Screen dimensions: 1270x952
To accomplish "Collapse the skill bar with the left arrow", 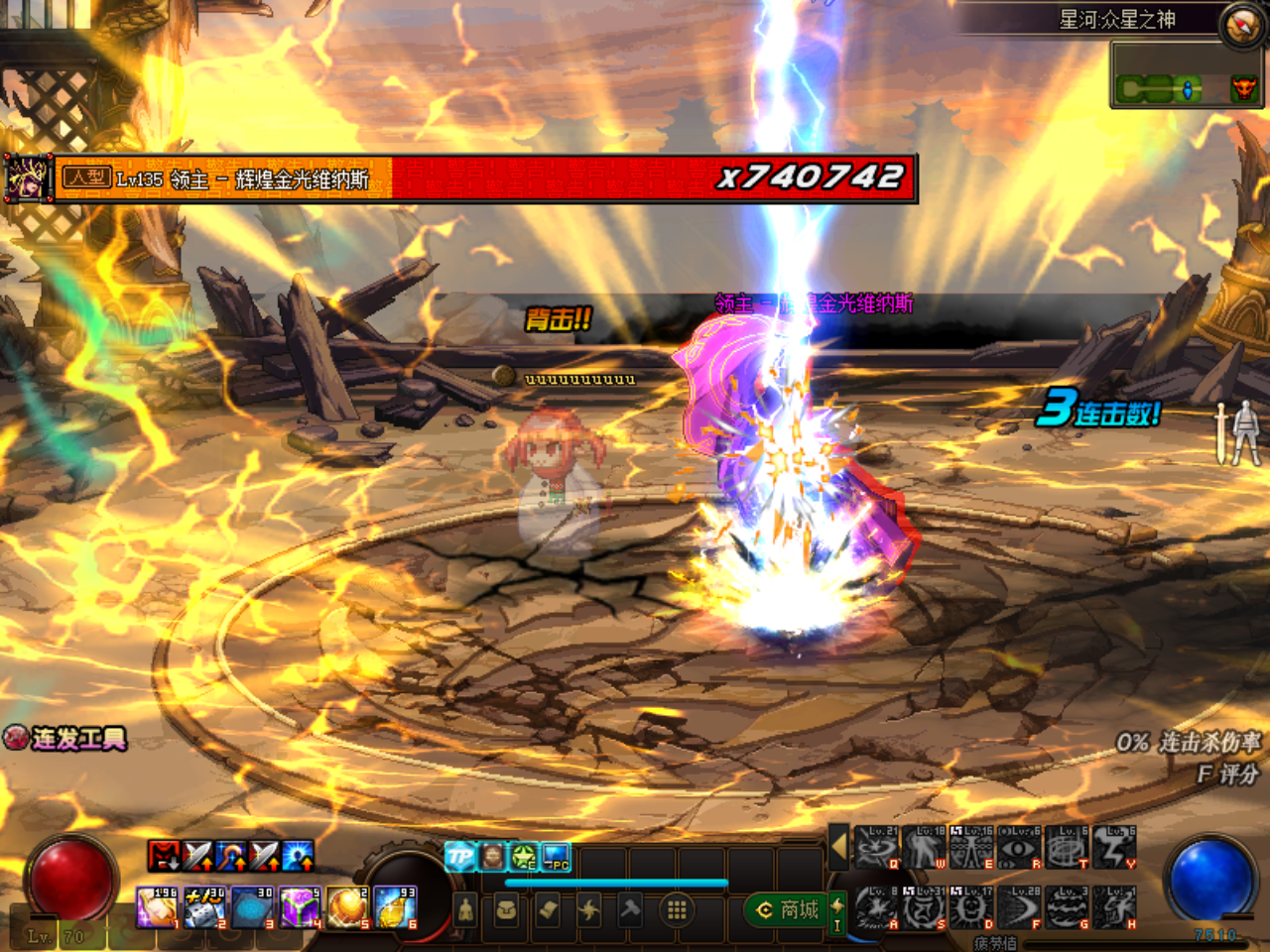I will coord(839,845).
